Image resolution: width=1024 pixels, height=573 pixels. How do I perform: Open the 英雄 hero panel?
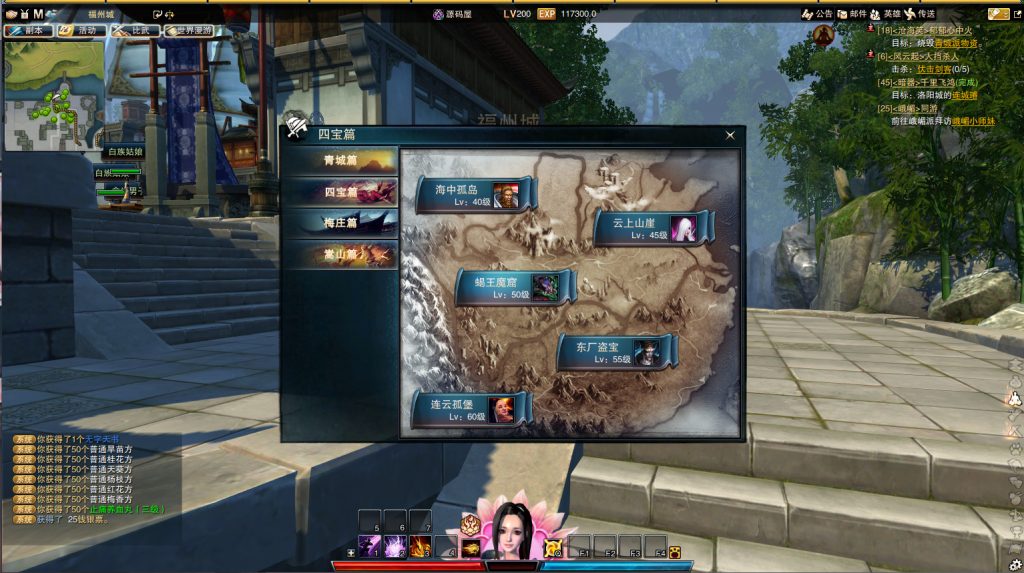pos(884,14)
